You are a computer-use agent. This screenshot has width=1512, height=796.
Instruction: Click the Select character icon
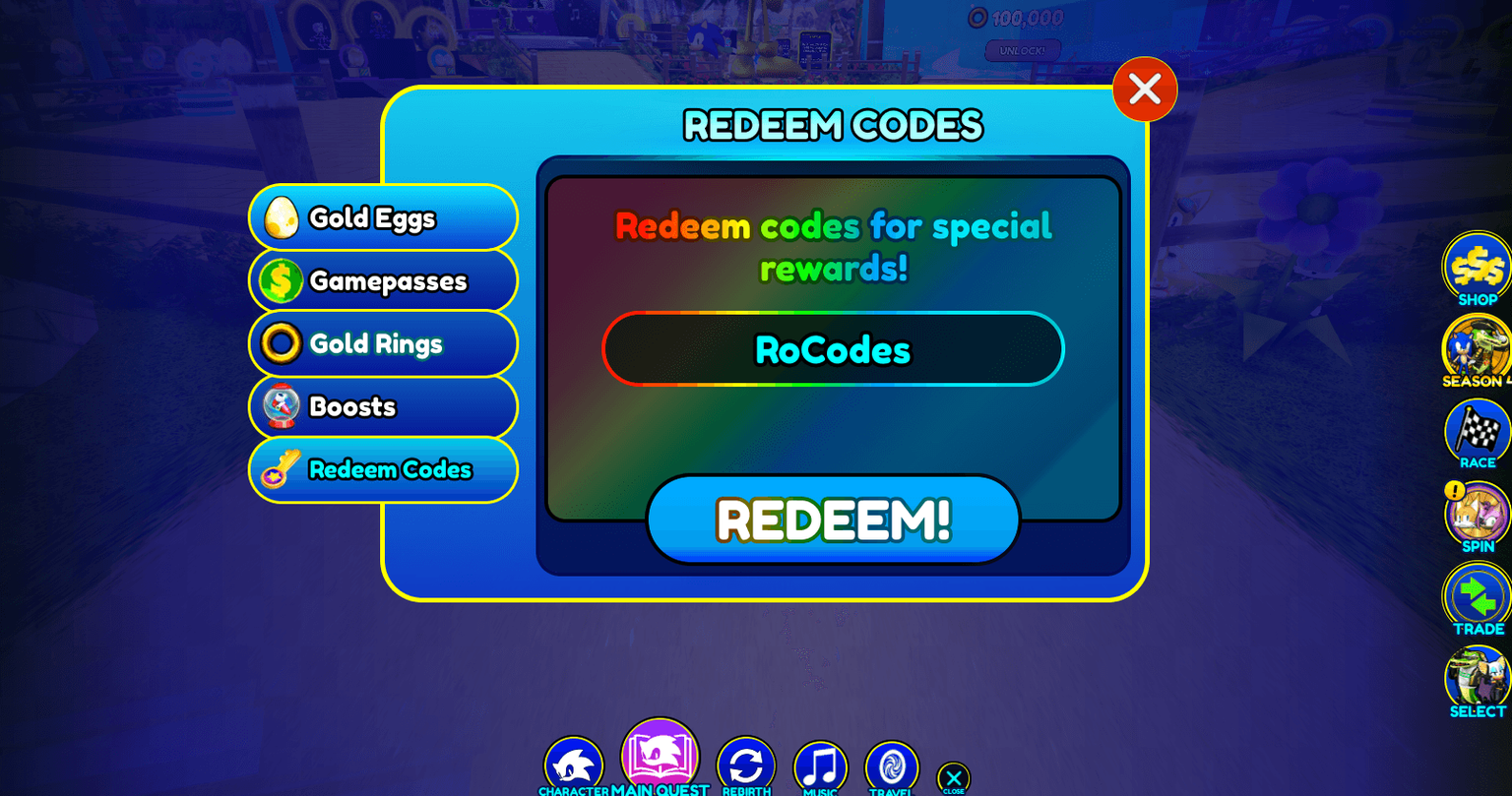[1476, 679]
